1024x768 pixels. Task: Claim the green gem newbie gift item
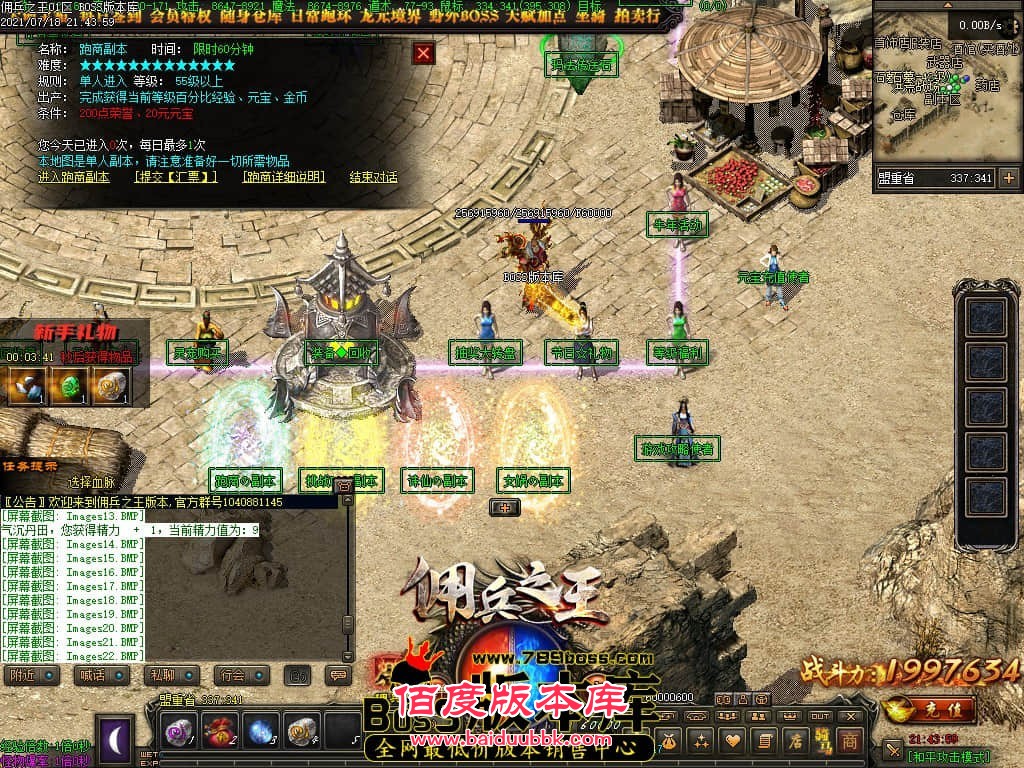point(66,386)
